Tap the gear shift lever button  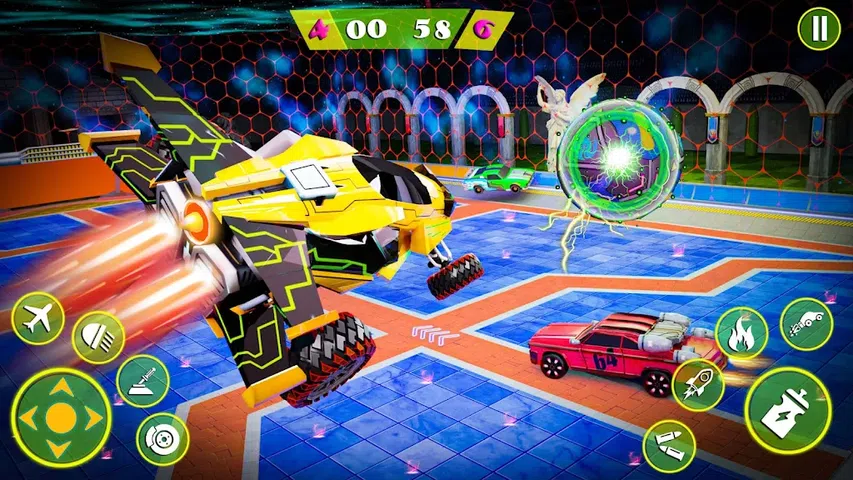tap(142, 381)
